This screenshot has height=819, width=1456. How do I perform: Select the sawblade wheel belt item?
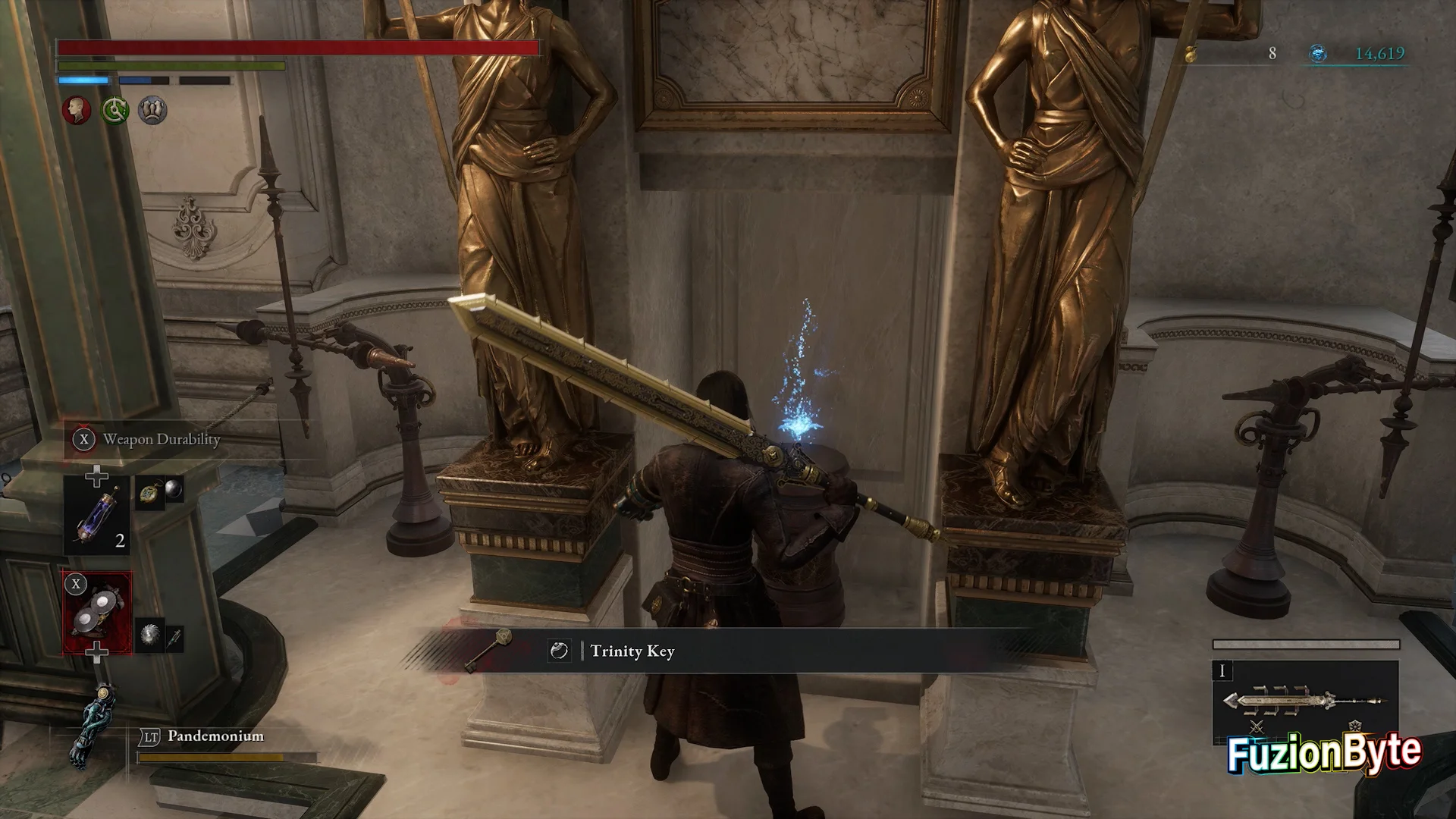149,635
